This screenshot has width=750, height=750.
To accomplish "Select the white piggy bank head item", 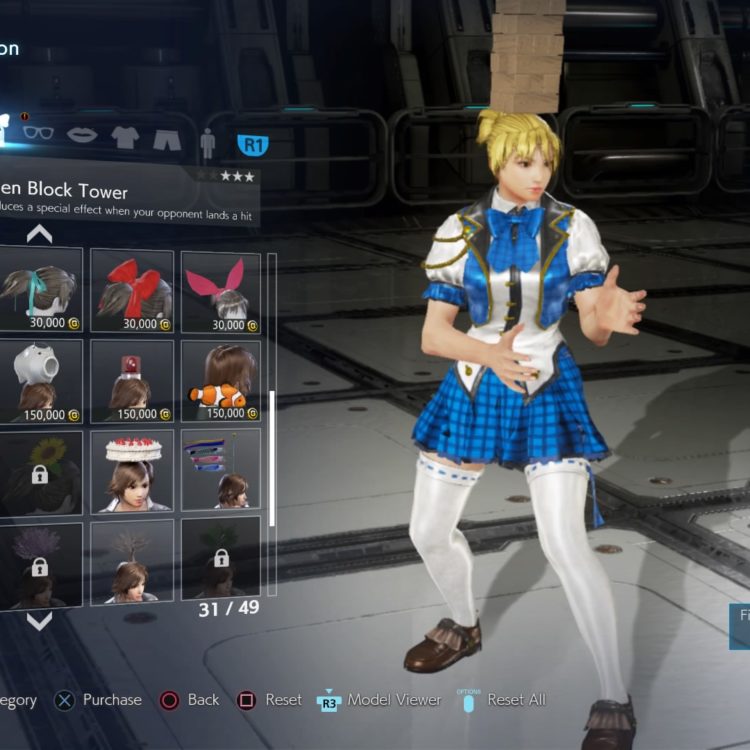I will click(40, 380).
